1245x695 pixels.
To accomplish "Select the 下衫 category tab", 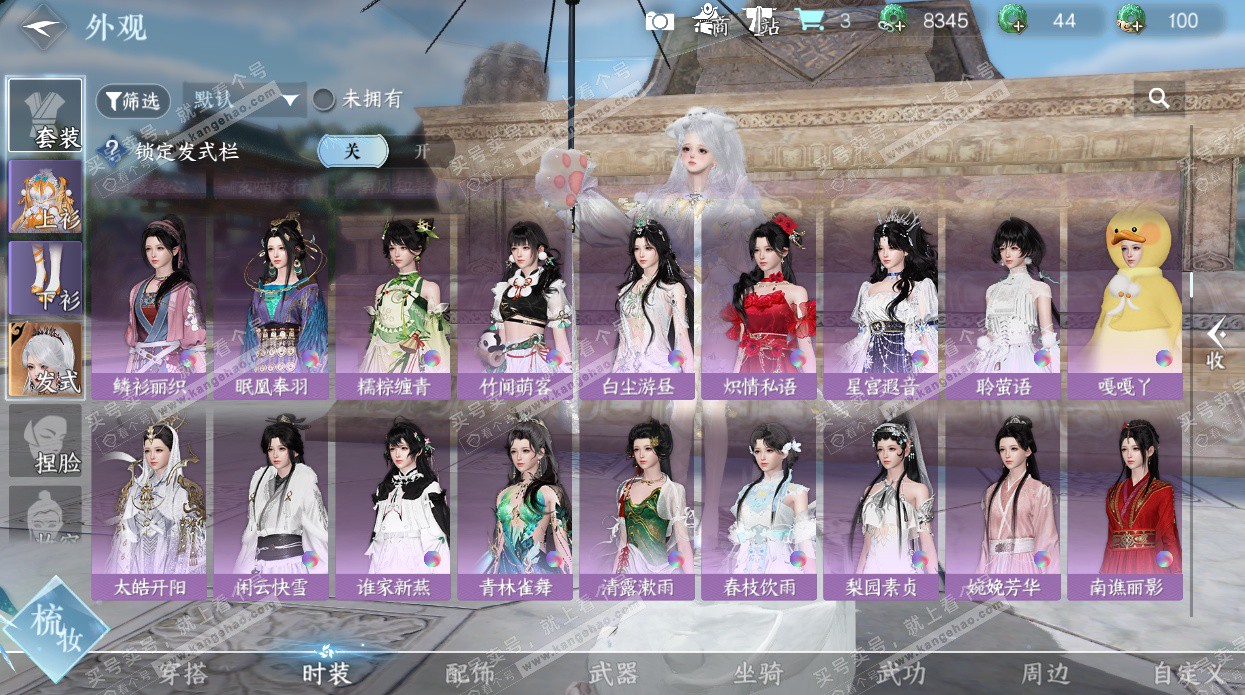I will tap(46, 277).
